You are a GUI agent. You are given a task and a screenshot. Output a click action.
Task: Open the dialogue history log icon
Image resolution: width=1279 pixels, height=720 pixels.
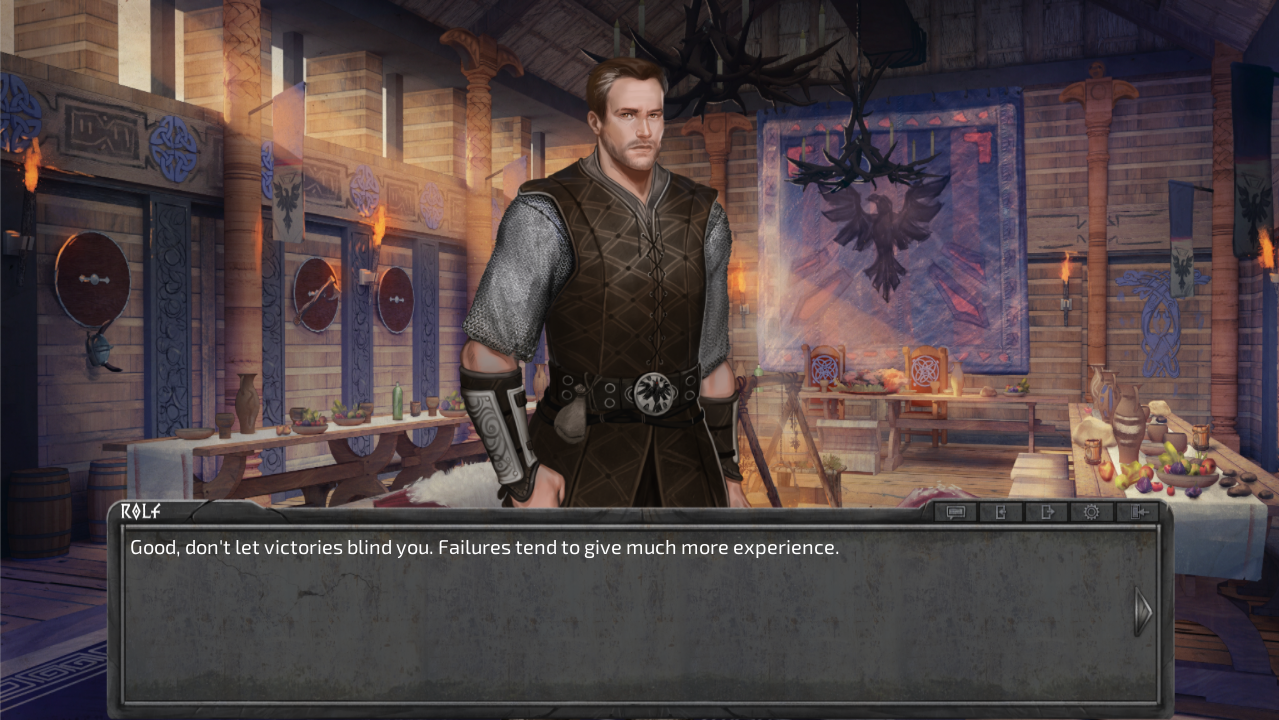click(x=955, y=512)
